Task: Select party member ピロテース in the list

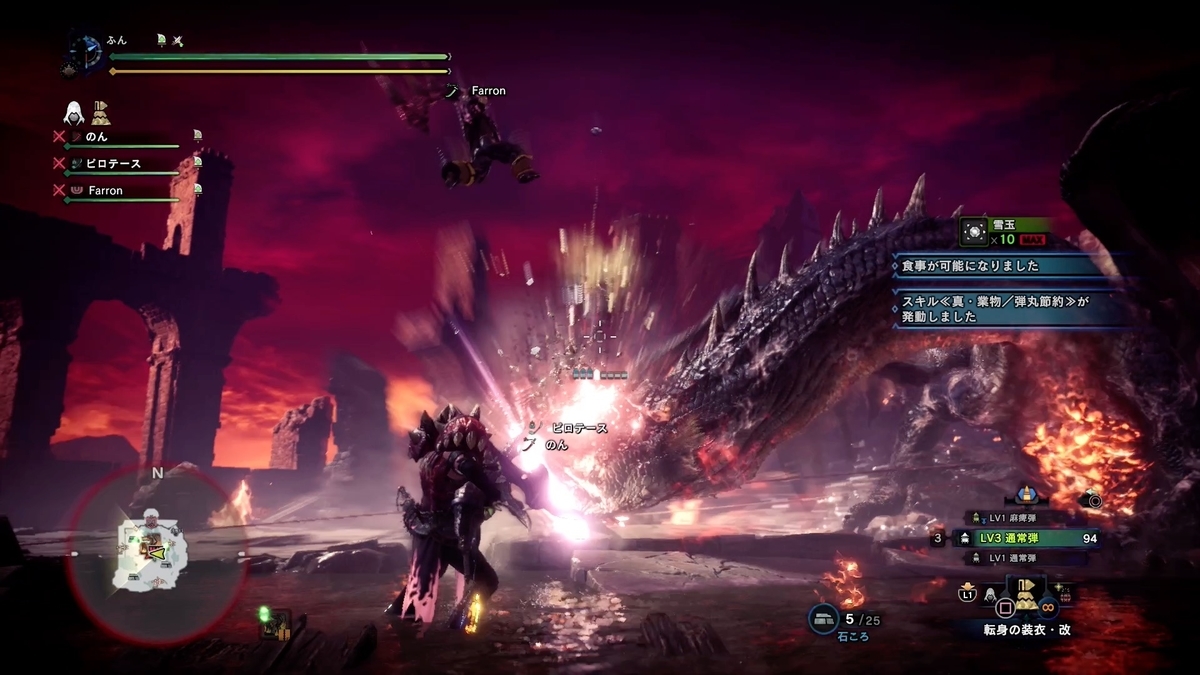Action: coord(113,163)
